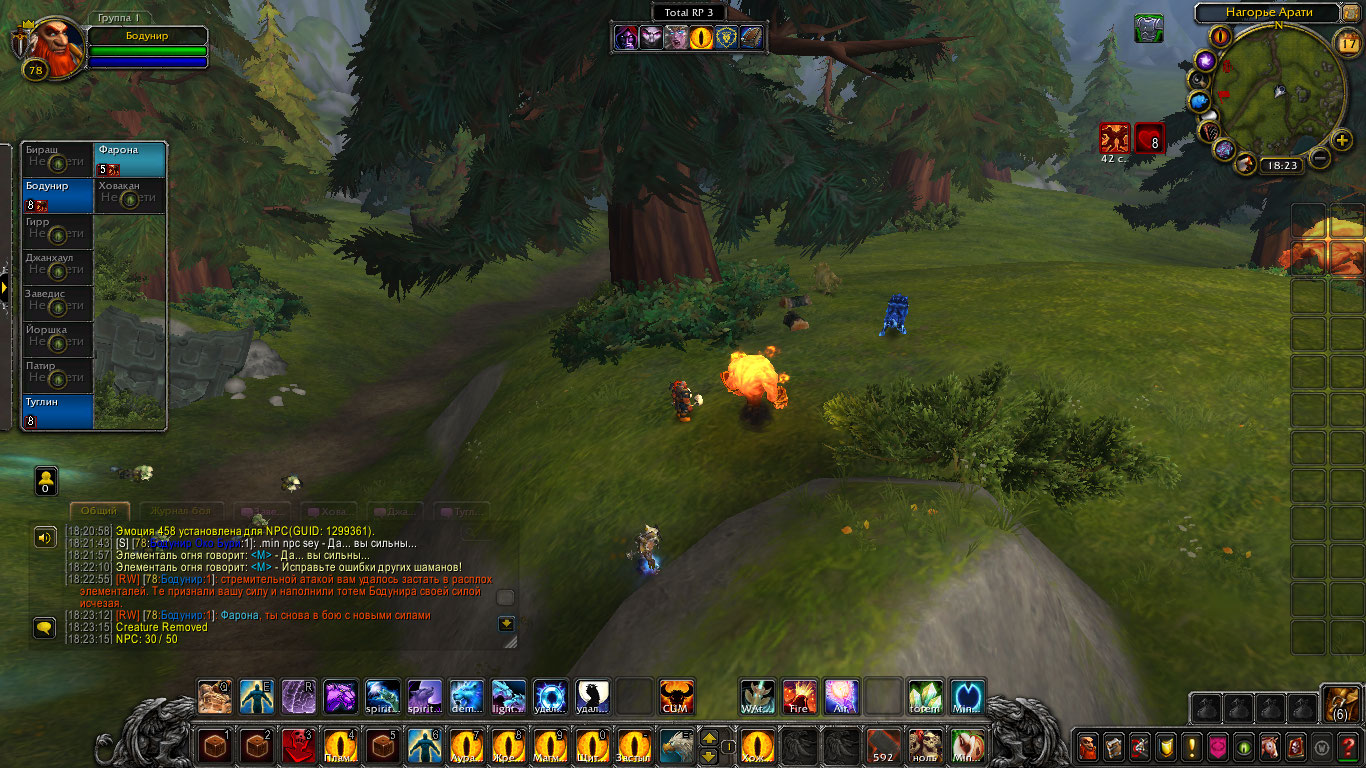
Task: Open the calendar showing day 17
Action: 1346,41
